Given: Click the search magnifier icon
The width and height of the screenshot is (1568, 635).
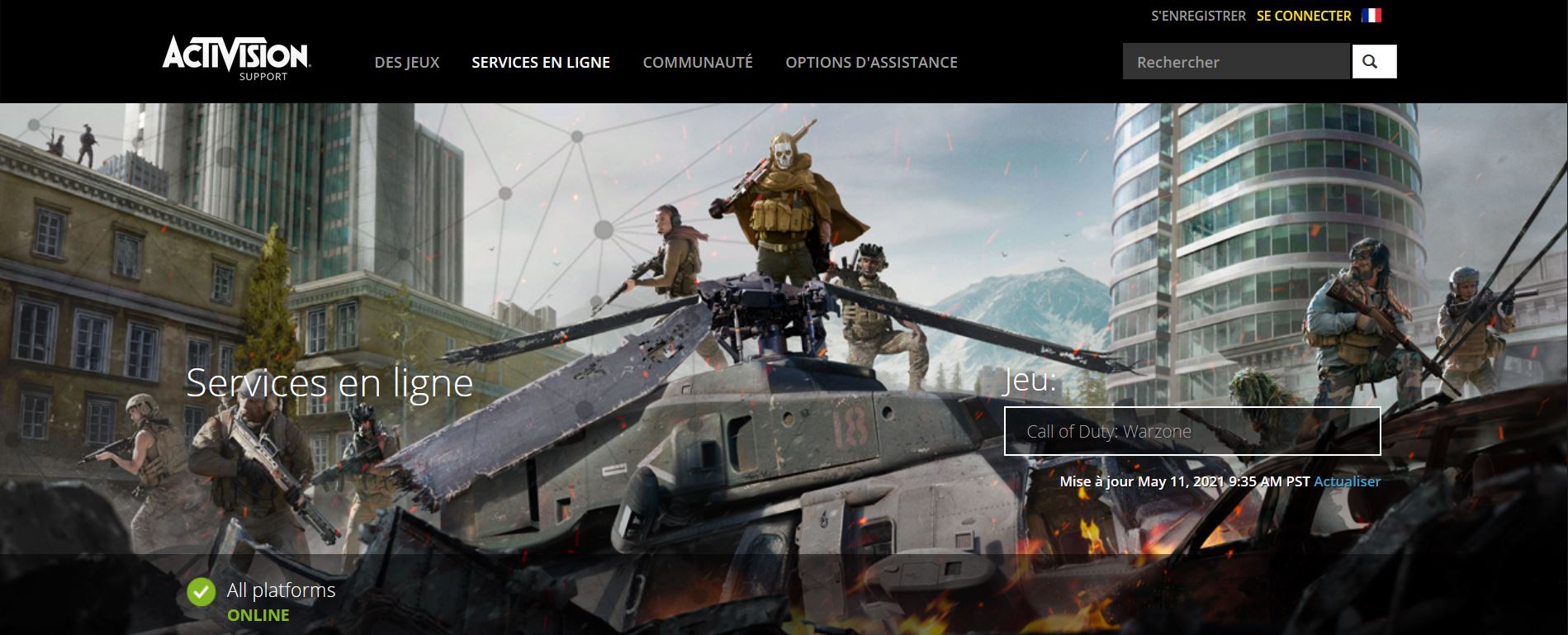Looking at the screenshot, I should click(x=1372, y=61).
